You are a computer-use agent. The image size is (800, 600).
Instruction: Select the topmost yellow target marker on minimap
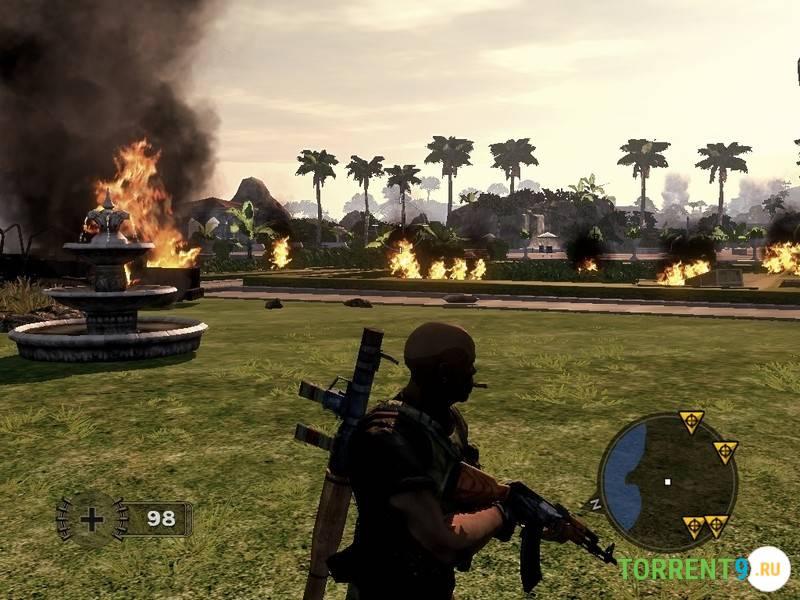(x=691, y=421)
